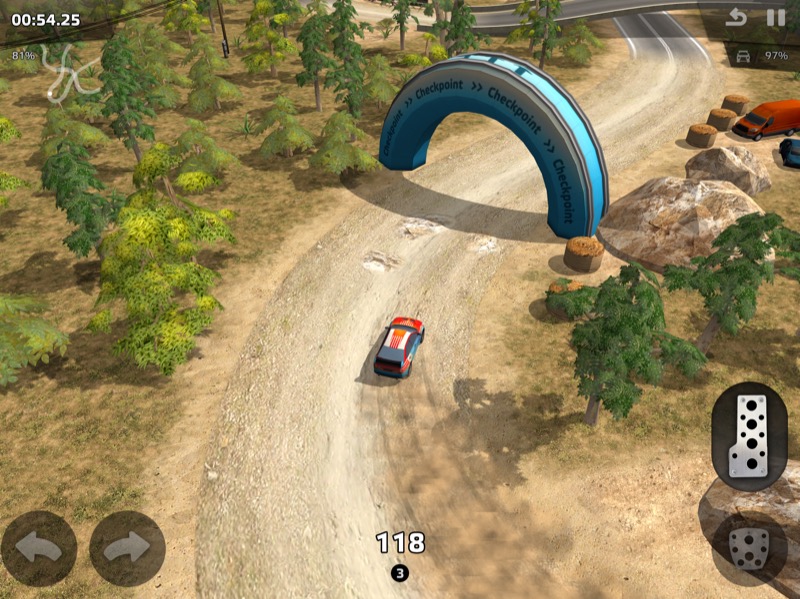Tap the track minimap

[66, 70]
